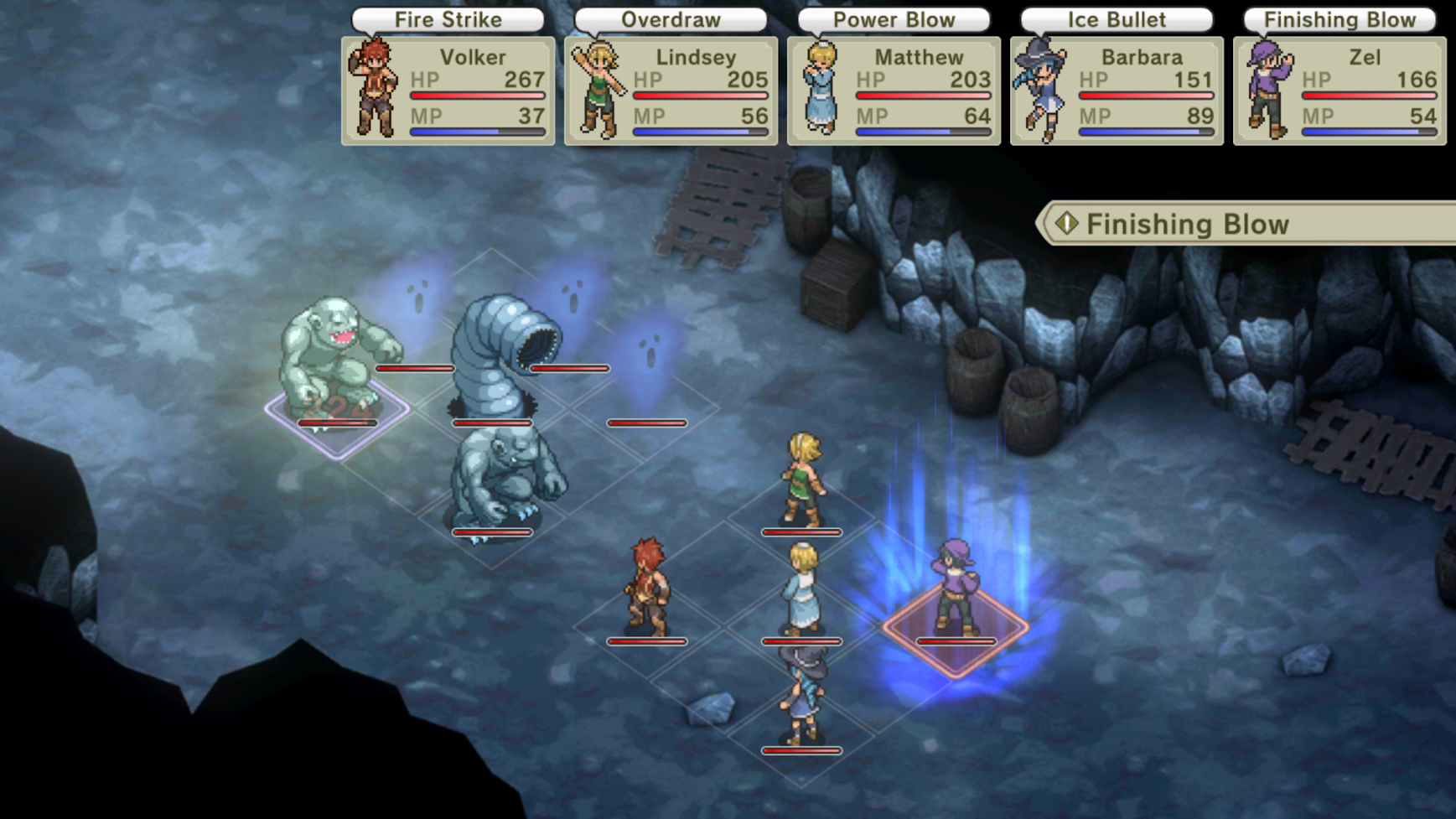Image resolution: width=1456 pixels, height=819 pixels.
Task: Choose Matthew's party status panel
Action: 894,91
